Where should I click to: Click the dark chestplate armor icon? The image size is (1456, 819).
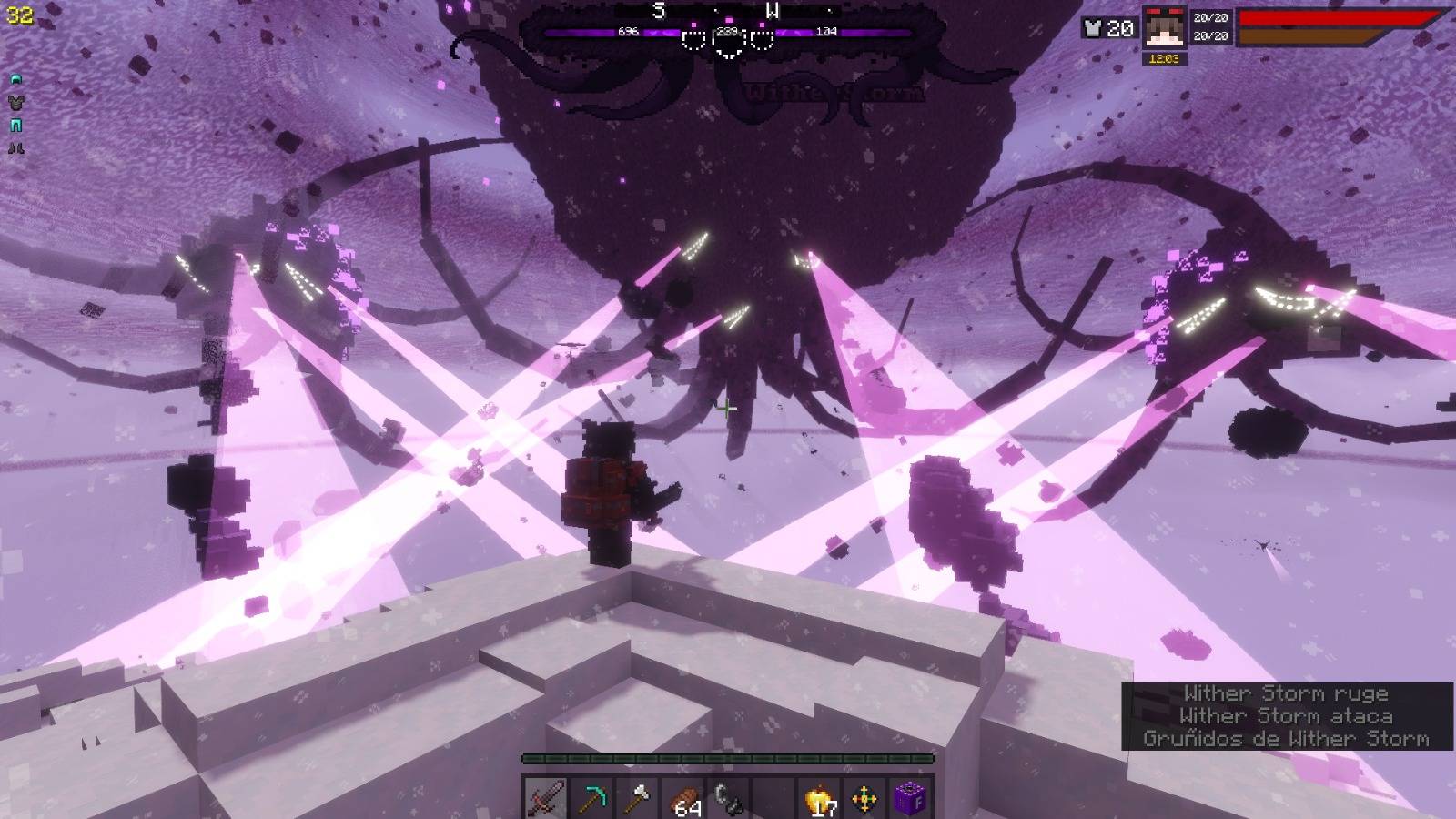(x=15, y=103)
